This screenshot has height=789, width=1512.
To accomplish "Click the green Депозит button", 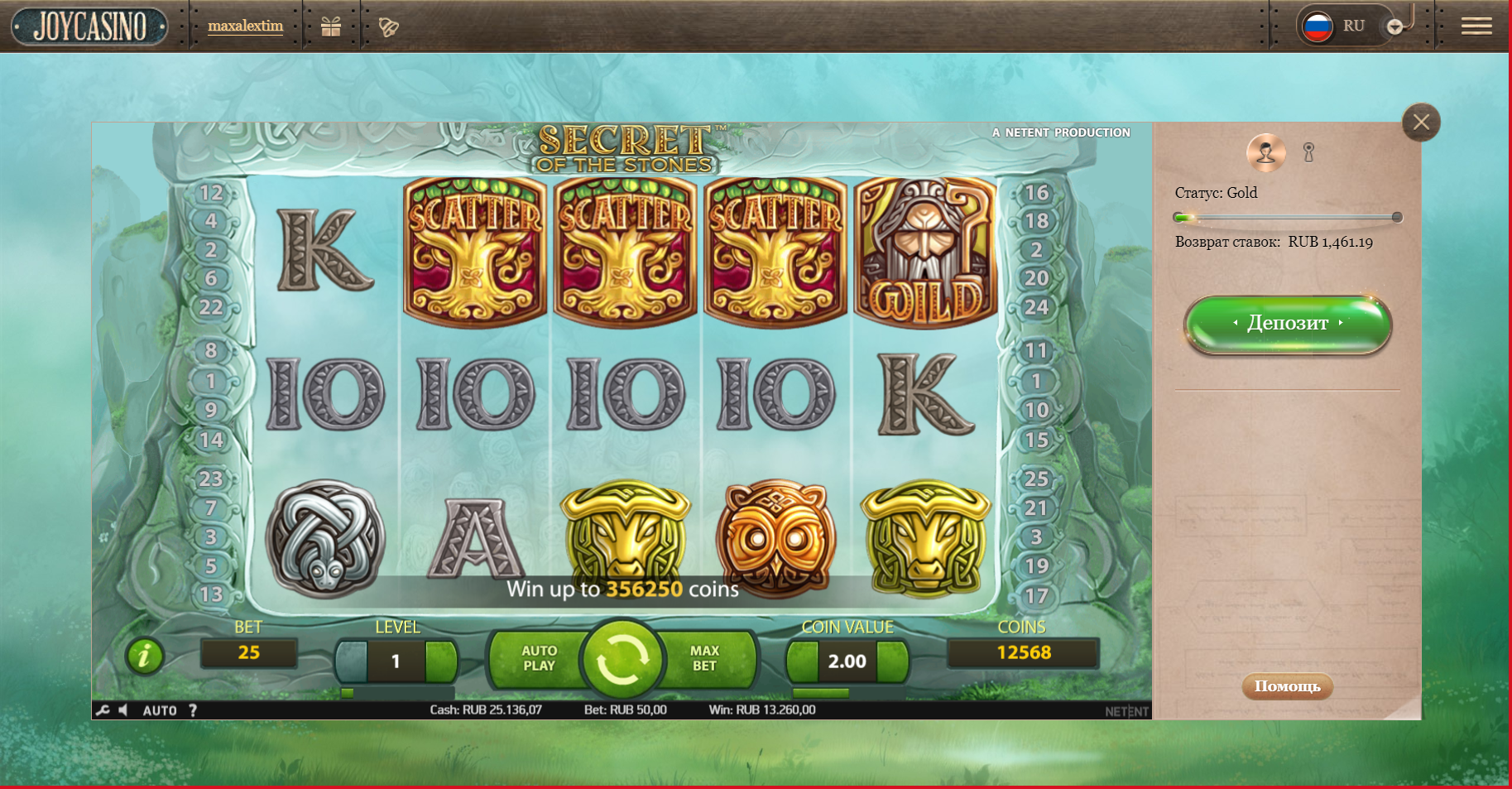I will tap(1288, 324).
